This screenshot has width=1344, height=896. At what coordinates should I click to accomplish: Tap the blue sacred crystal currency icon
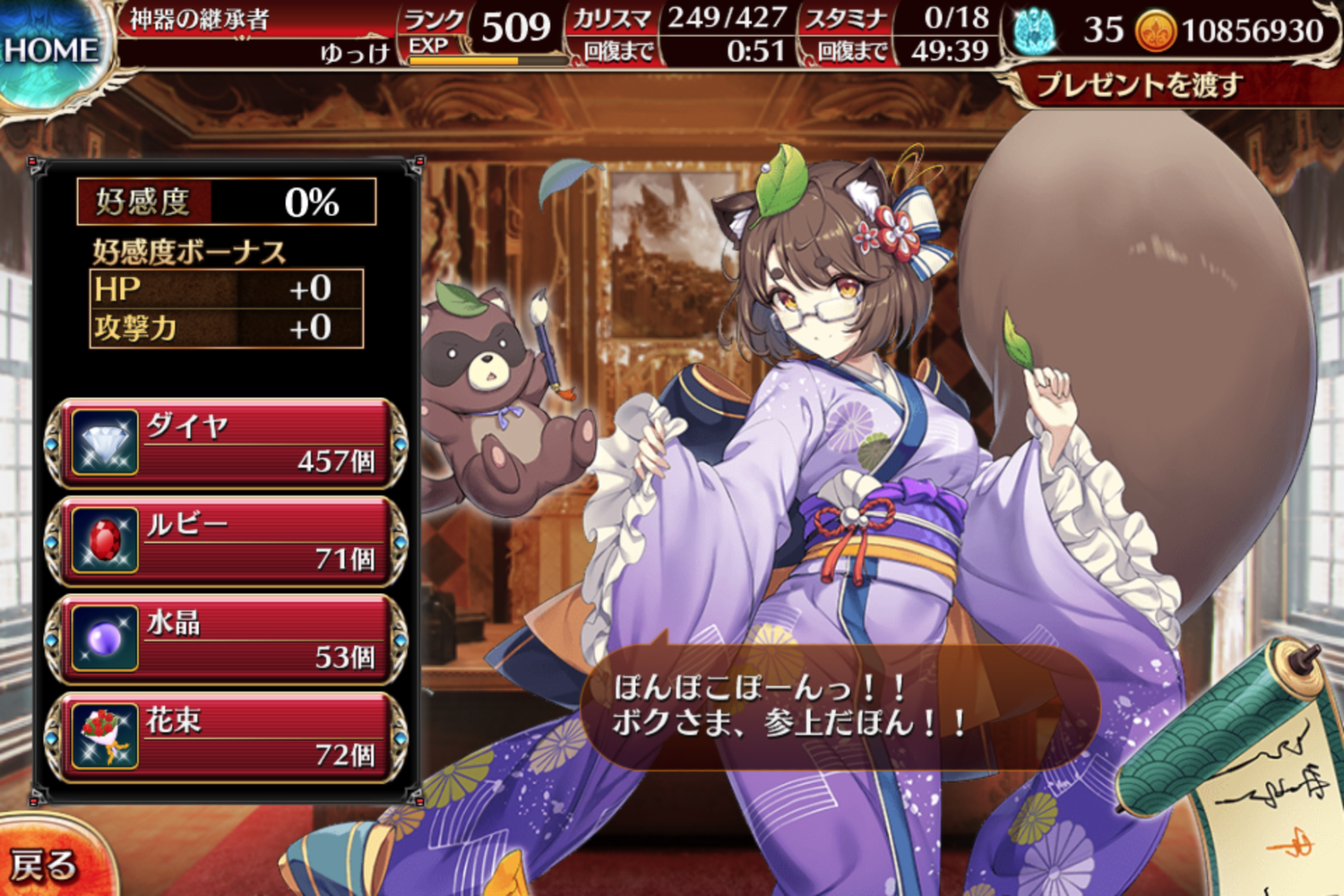click(x=1035, y=32)
